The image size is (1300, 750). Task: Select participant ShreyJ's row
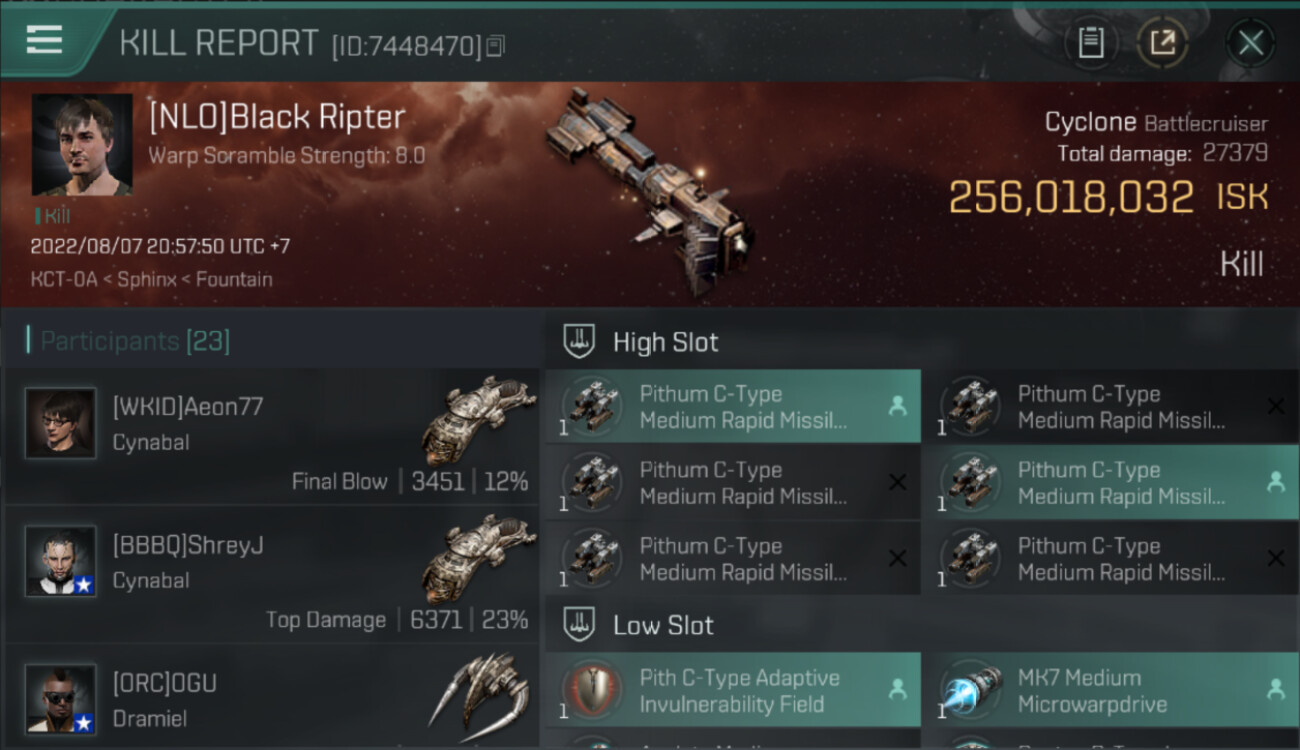272,575
